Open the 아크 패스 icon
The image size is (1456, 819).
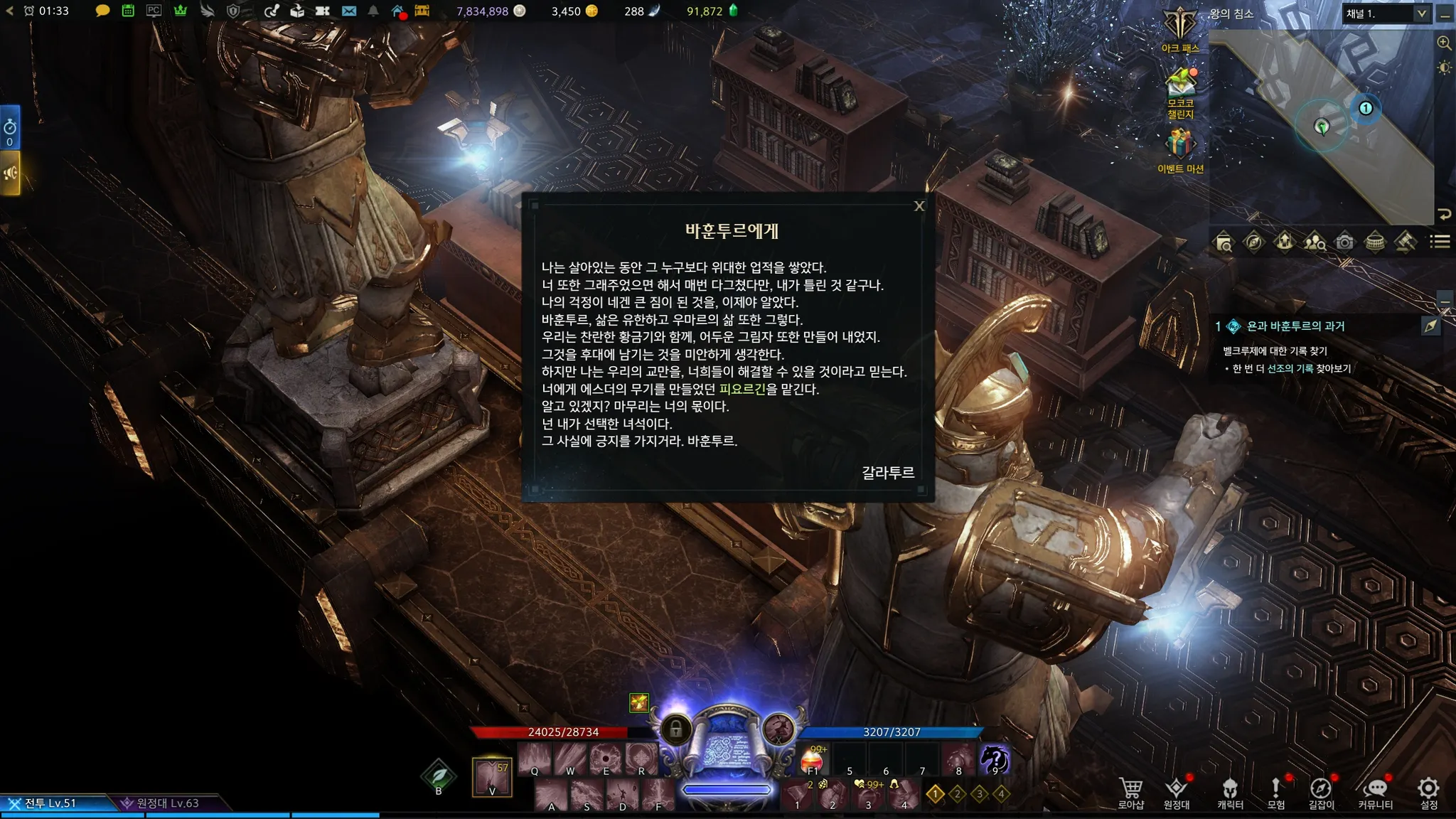pos(1179,29)
